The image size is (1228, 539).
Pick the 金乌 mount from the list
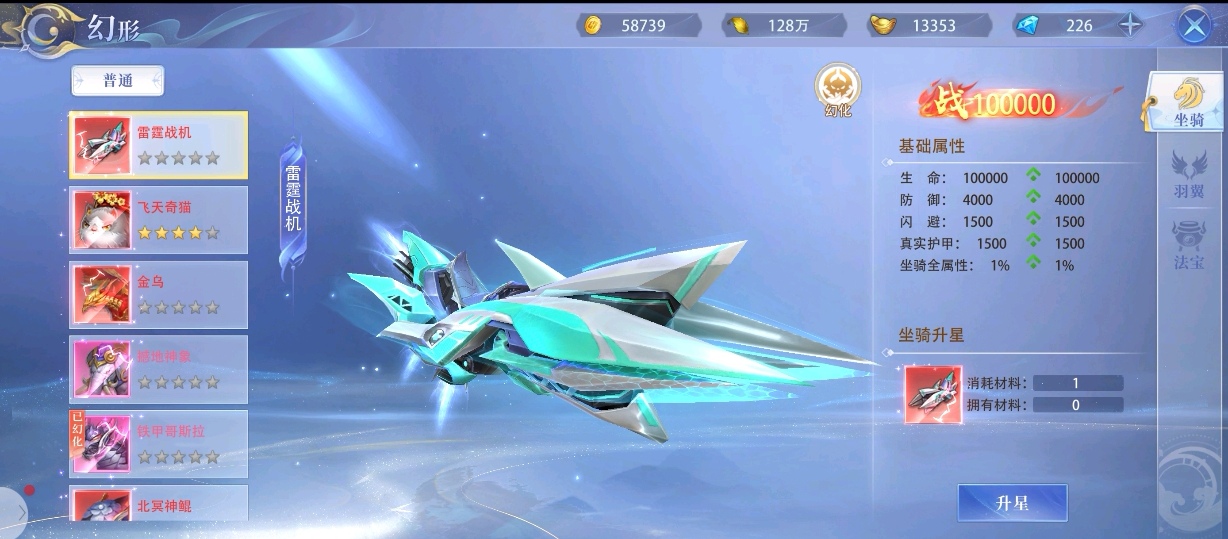click(x=158, y=295)
